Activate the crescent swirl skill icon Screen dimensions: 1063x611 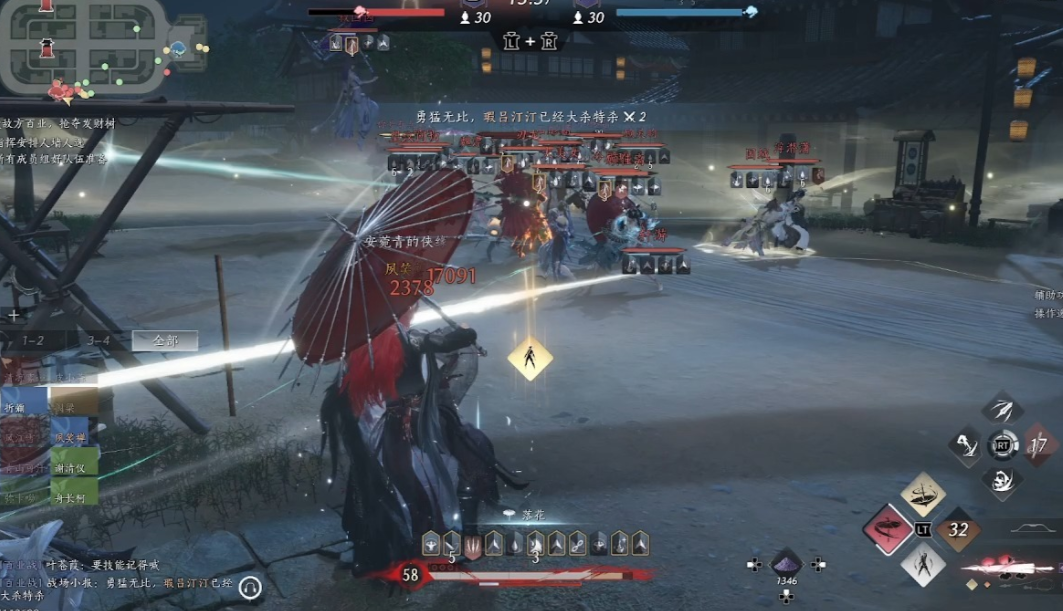1002,481
